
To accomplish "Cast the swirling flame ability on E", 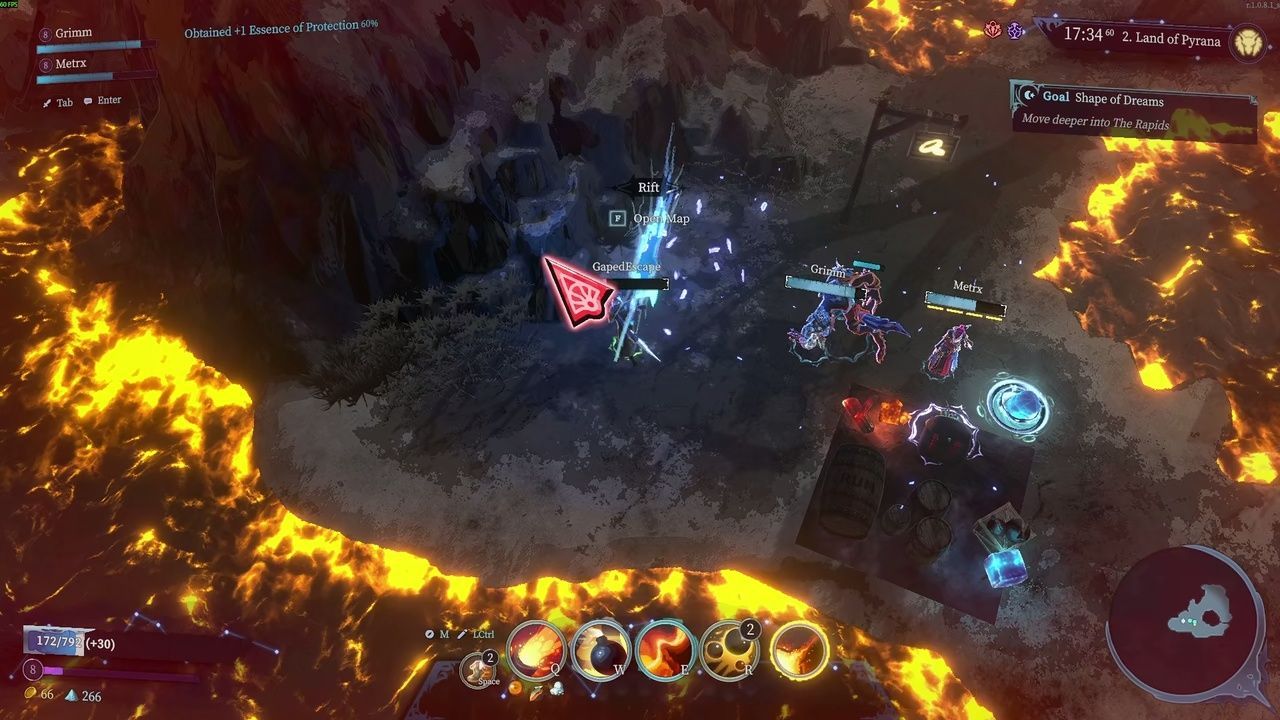I will 667,651.
